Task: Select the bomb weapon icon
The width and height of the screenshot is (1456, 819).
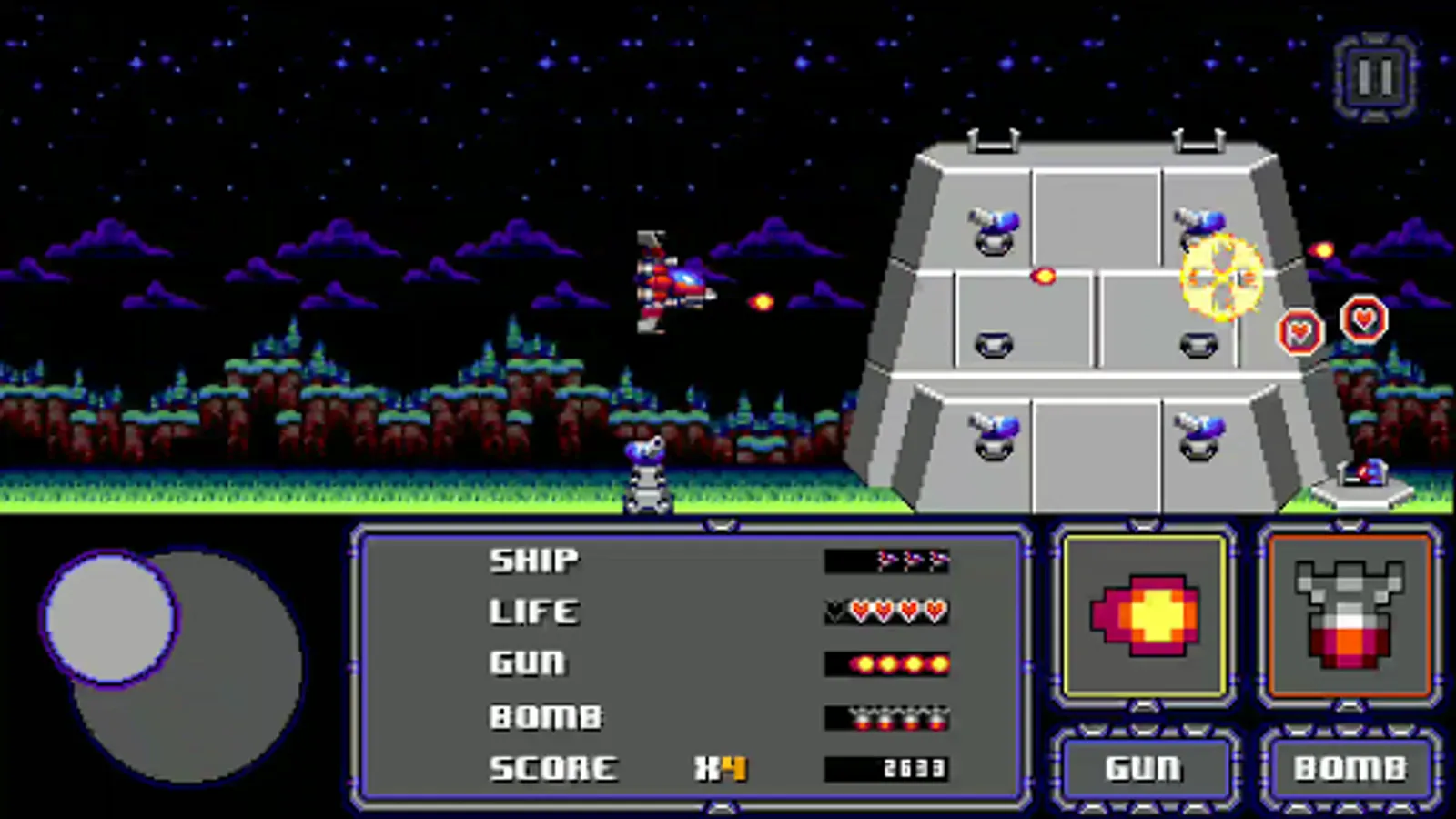Action: (1350, 616)
